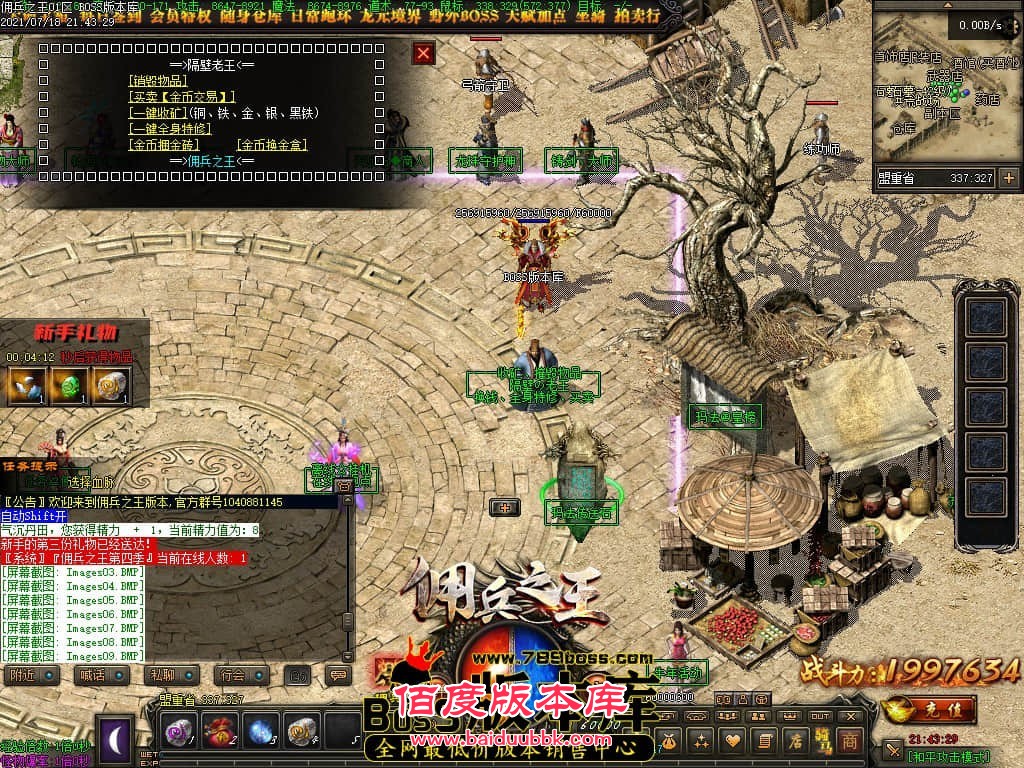Select 一键全身特修 repair option
The height and width of the screenshot is (768, 1024).
point(172,129)
